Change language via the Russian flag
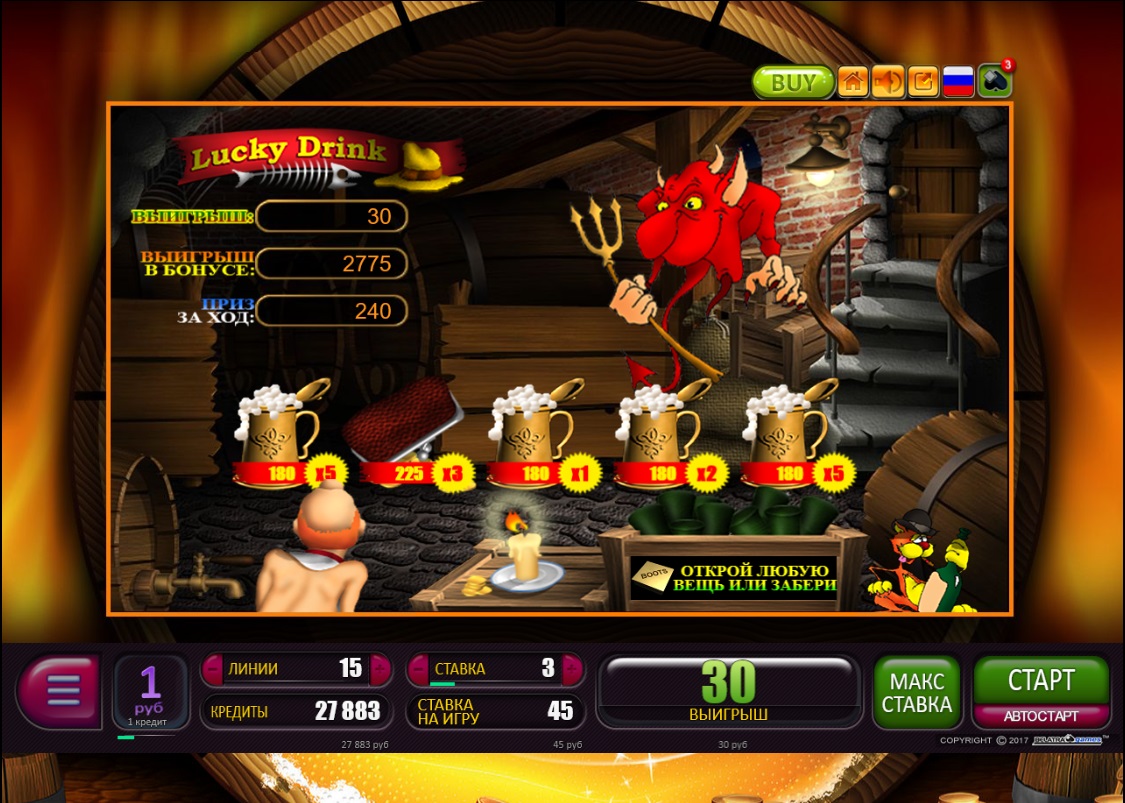1125x803 pixels. (958, 82)
